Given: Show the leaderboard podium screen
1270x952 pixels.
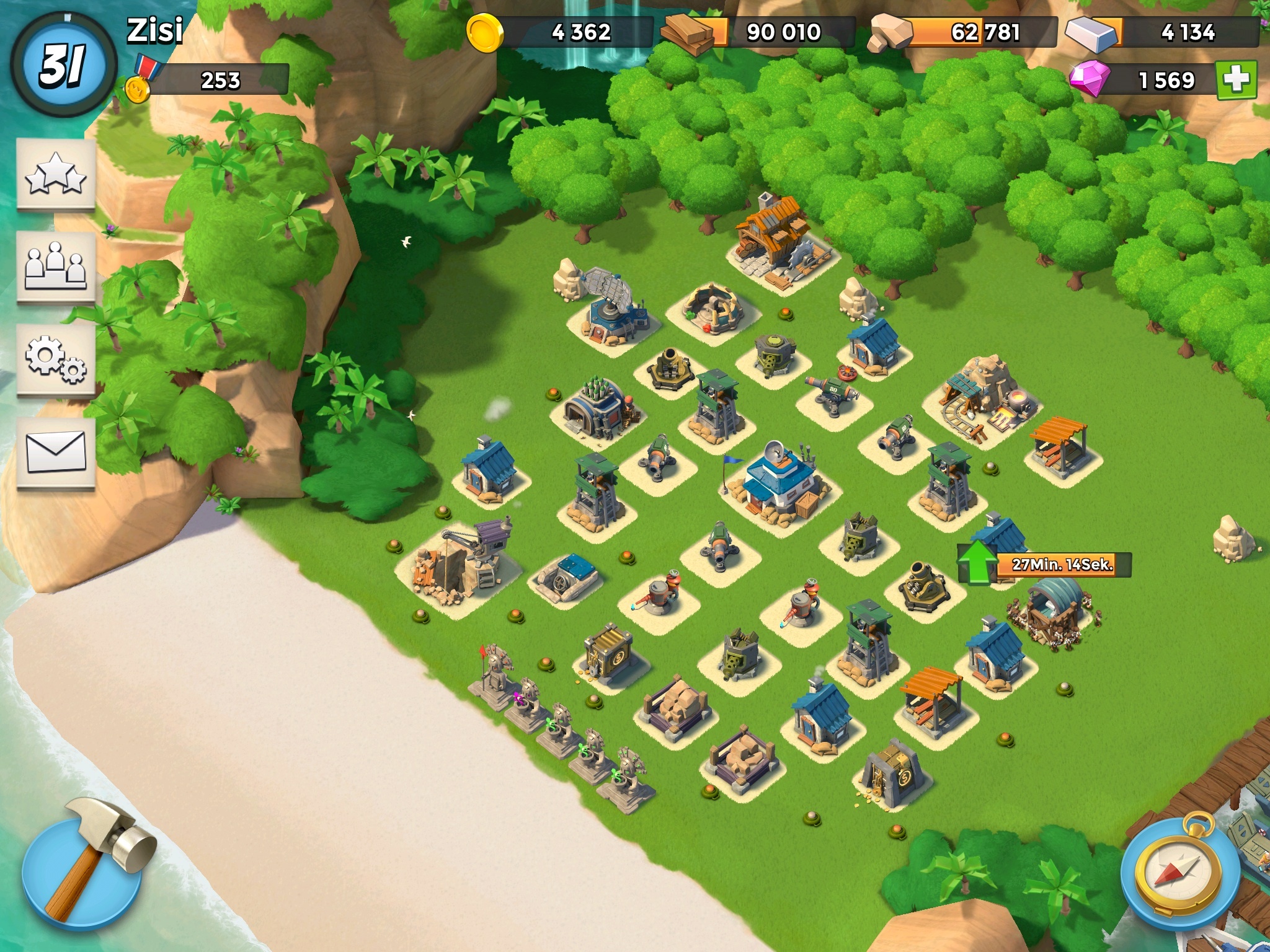Looking at the screenshot, I should coord(56,267).
